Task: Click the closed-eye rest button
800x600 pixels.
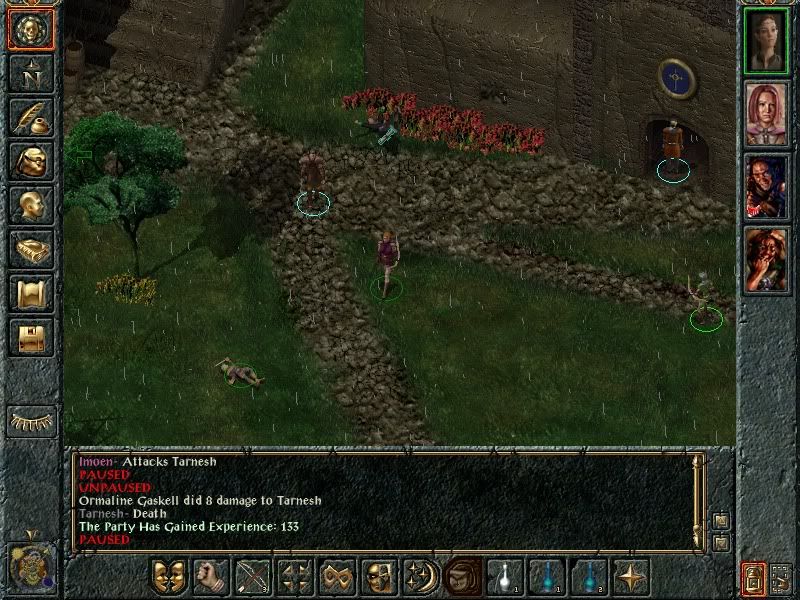Action: tap(32, 421)
